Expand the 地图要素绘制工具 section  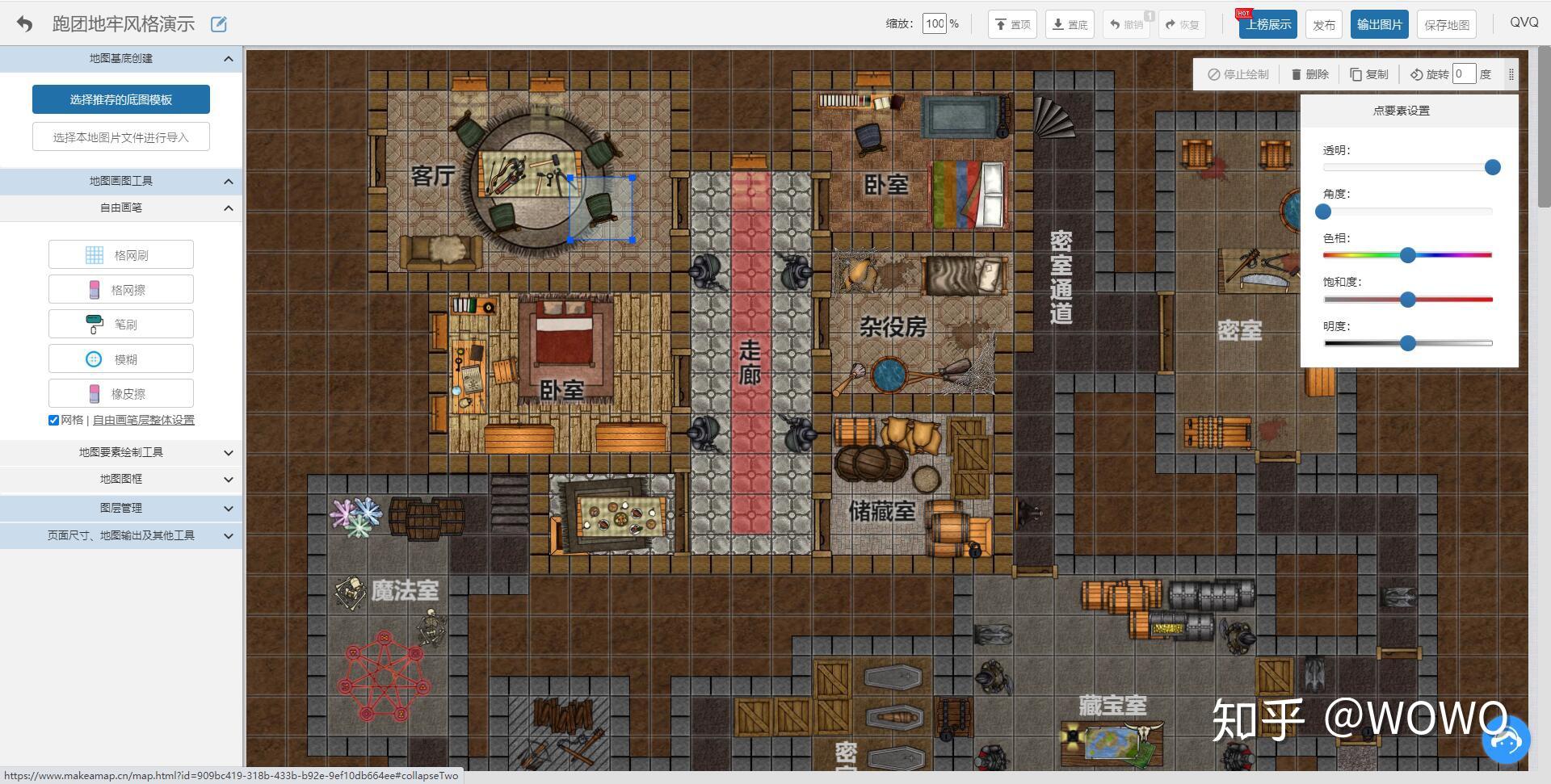[x=121, y=452]
